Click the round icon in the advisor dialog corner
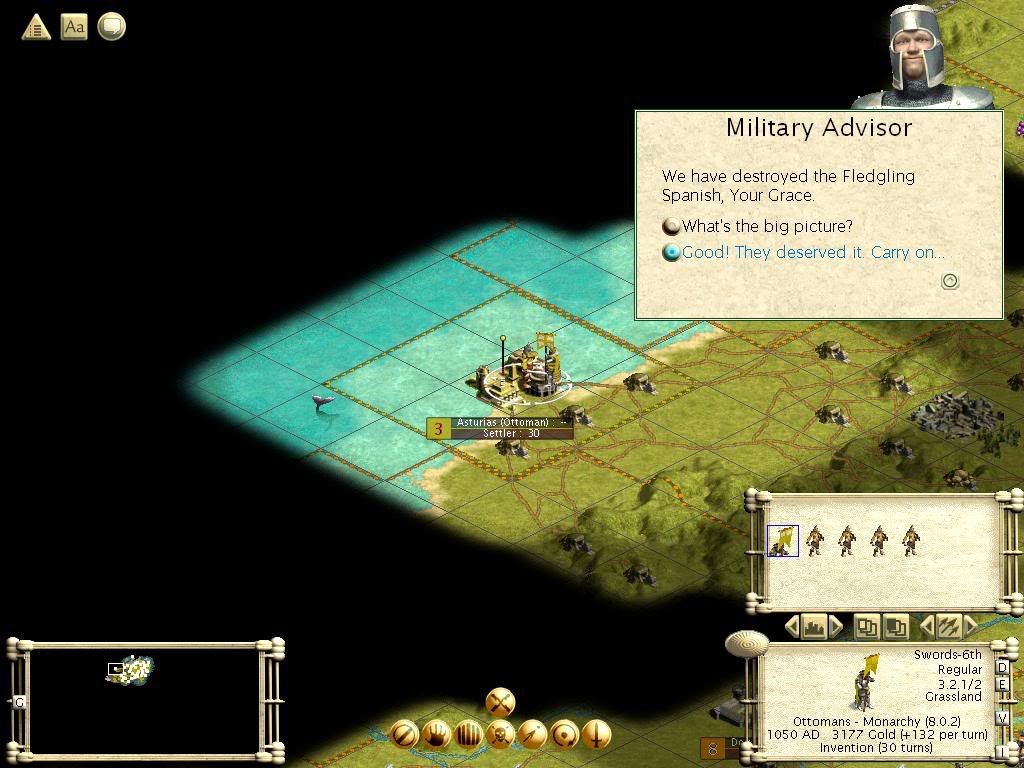1024x768 pixels. click(950, 281)
